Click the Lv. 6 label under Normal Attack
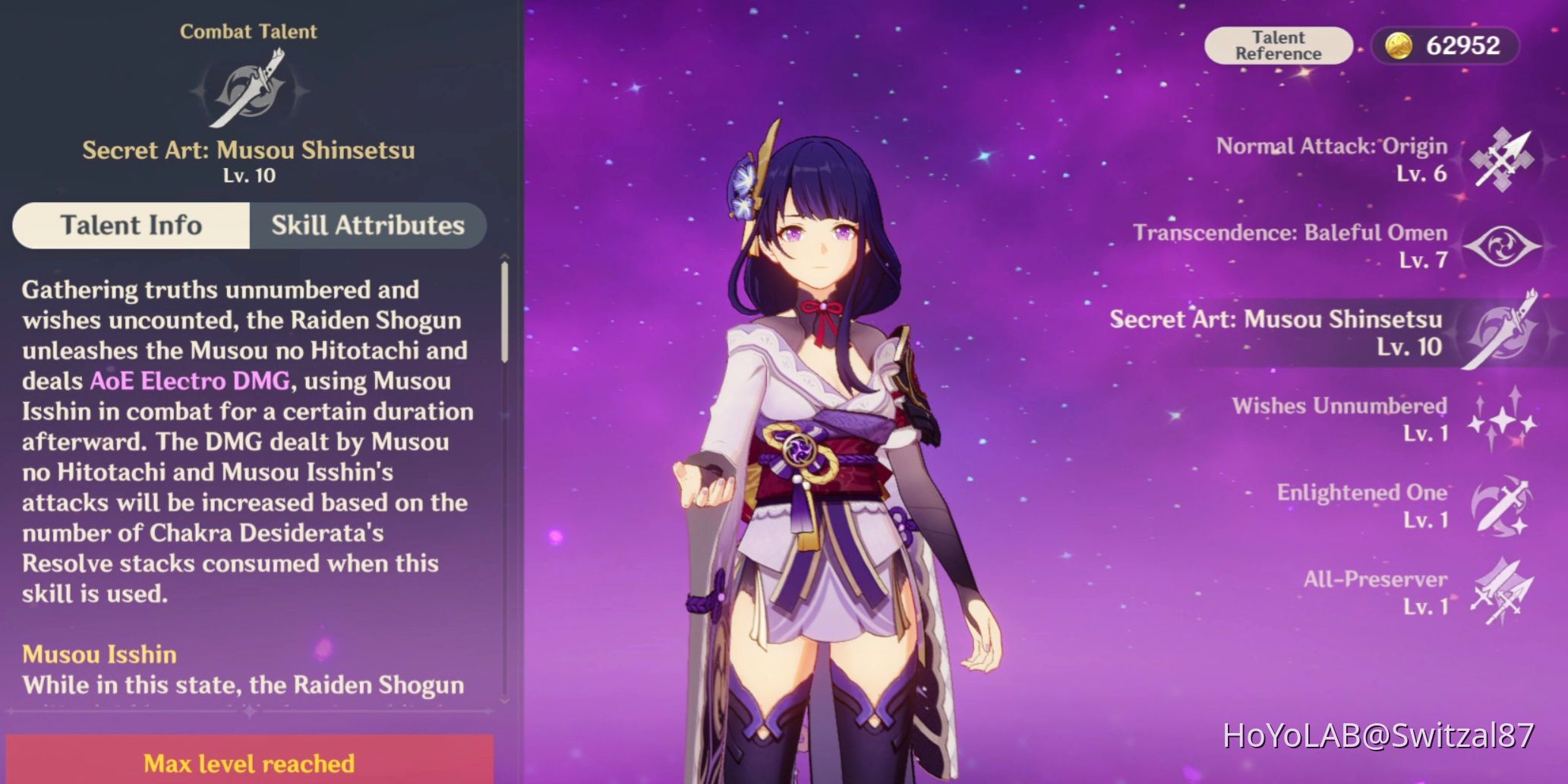1568x784 pixels. click(1421, 175)
